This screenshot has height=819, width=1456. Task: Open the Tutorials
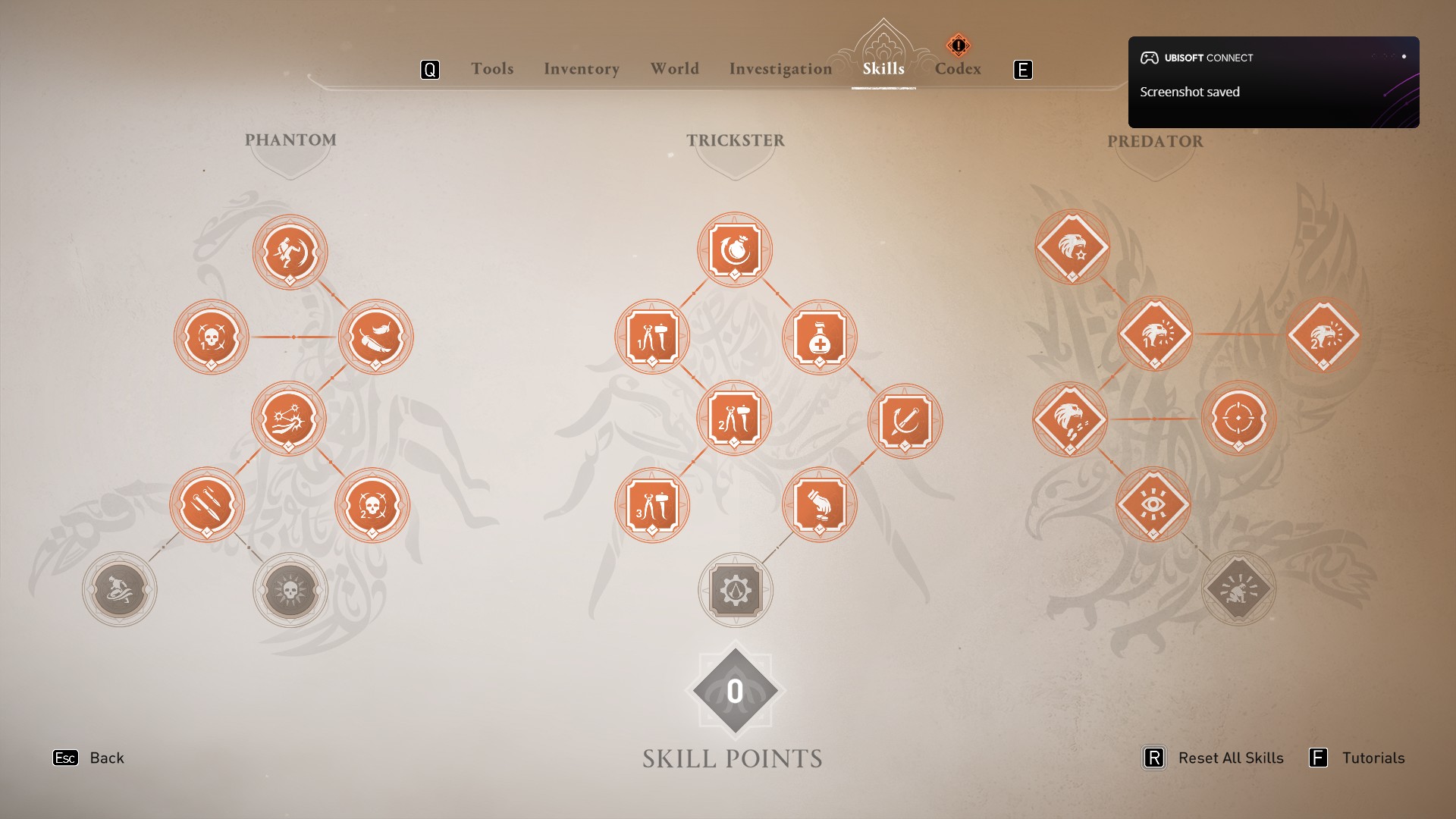click(1373, 758)
